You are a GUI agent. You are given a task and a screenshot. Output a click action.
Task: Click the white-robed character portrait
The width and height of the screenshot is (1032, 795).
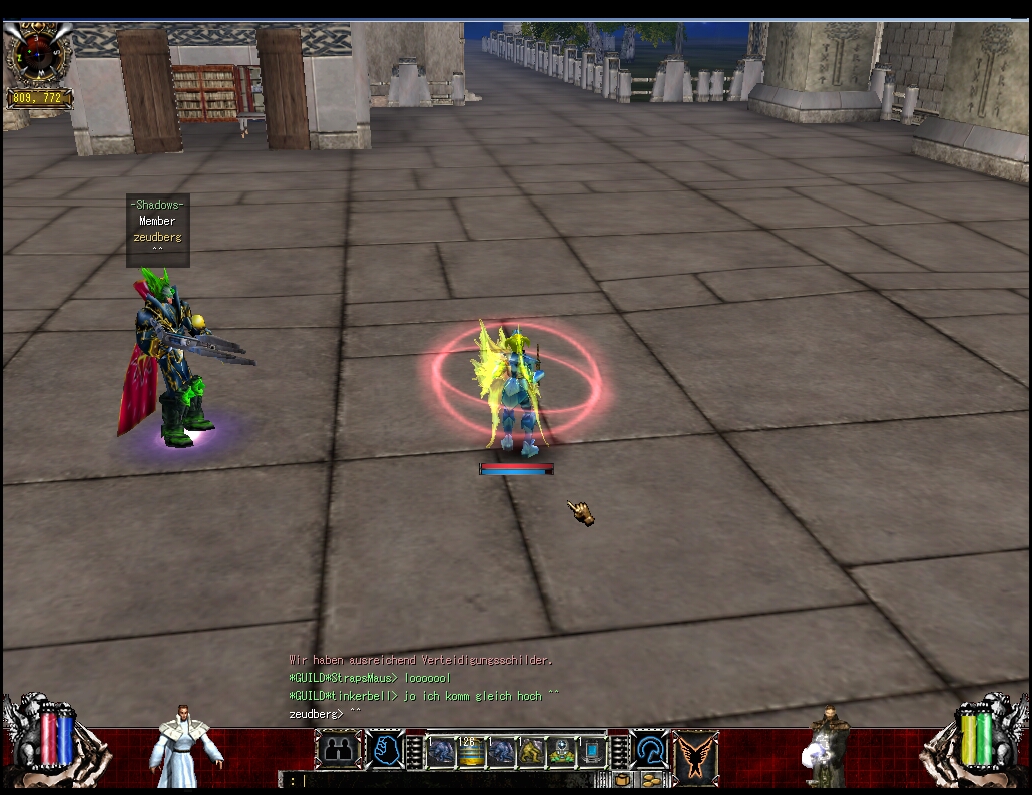[185, 745]
